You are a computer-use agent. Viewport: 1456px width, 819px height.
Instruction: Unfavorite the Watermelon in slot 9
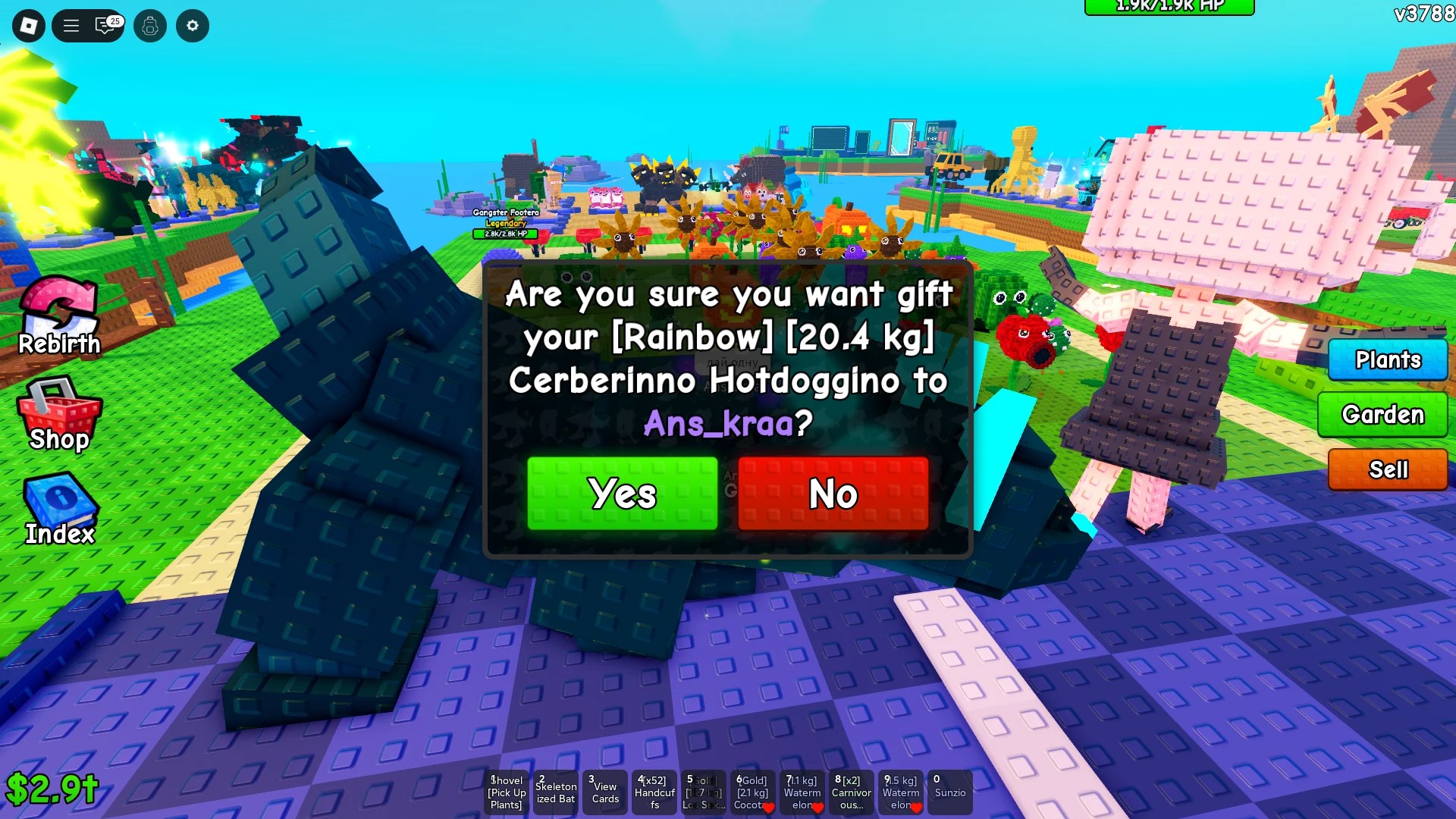click(918, 808)
